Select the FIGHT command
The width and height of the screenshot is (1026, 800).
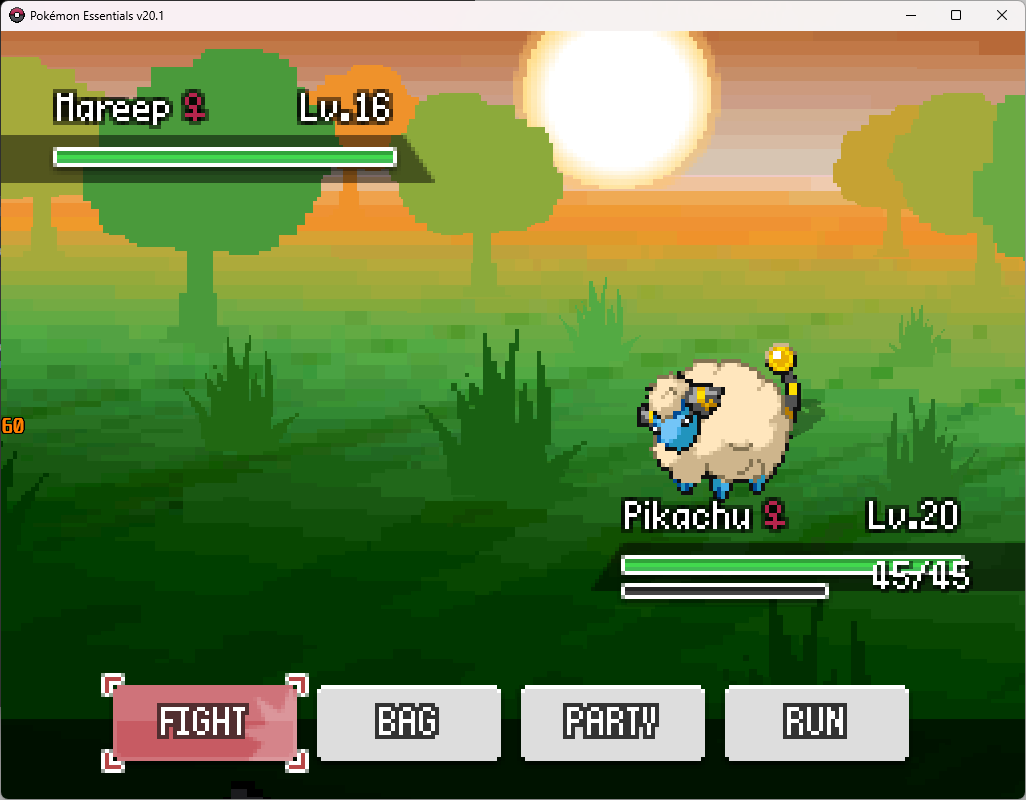[204, 722]
